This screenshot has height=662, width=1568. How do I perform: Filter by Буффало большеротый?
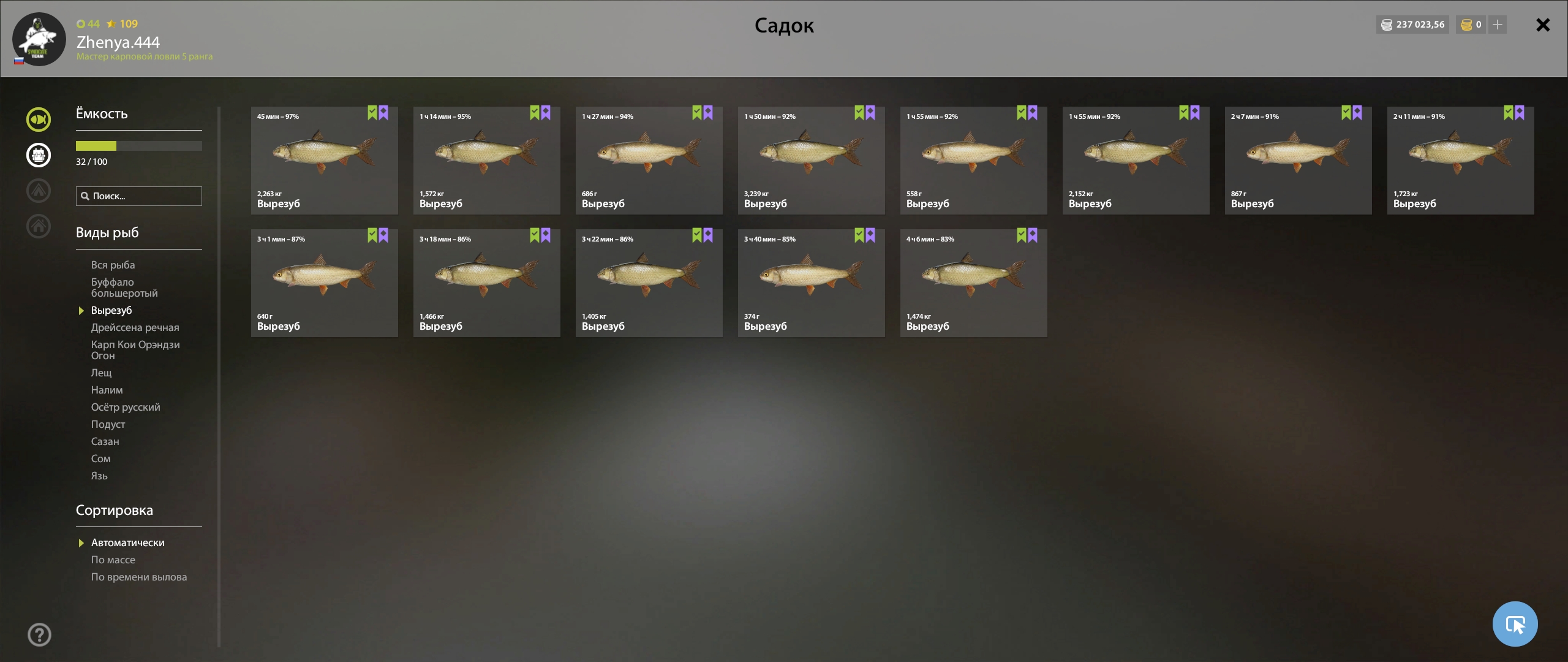124,287
